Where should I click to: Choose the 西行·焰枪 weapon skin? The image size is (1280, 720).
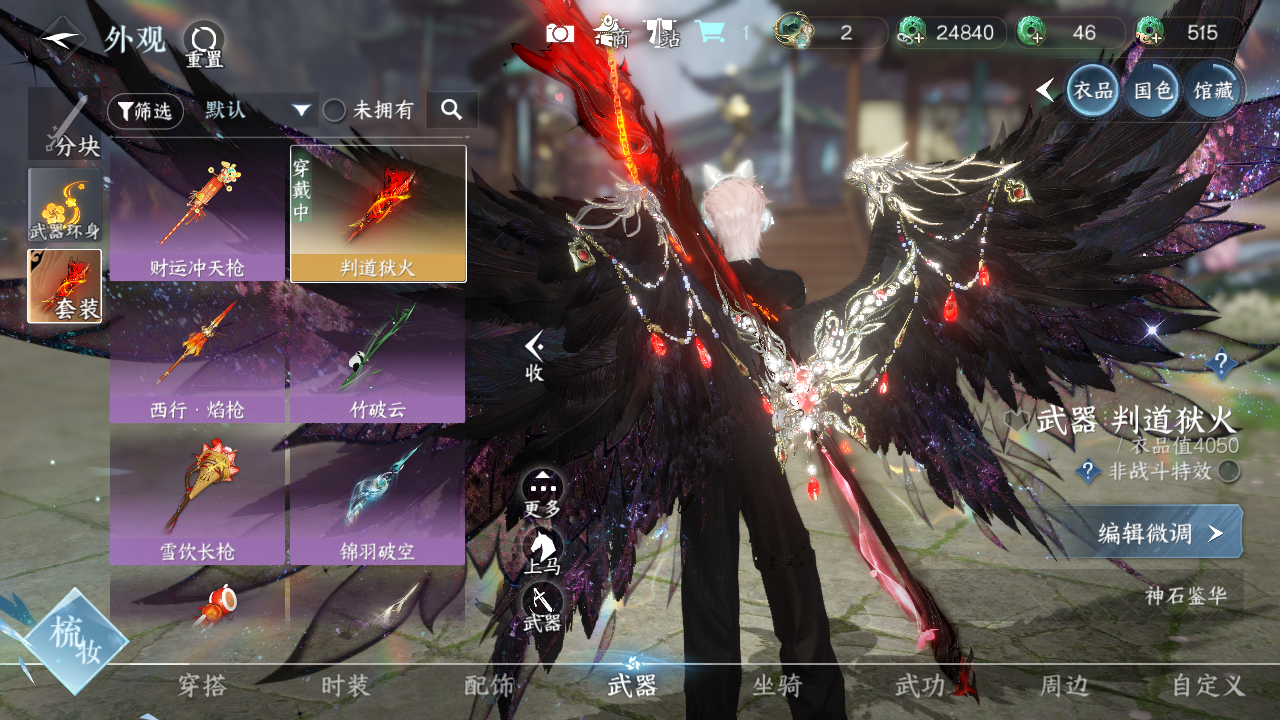(x=197, y=355)
